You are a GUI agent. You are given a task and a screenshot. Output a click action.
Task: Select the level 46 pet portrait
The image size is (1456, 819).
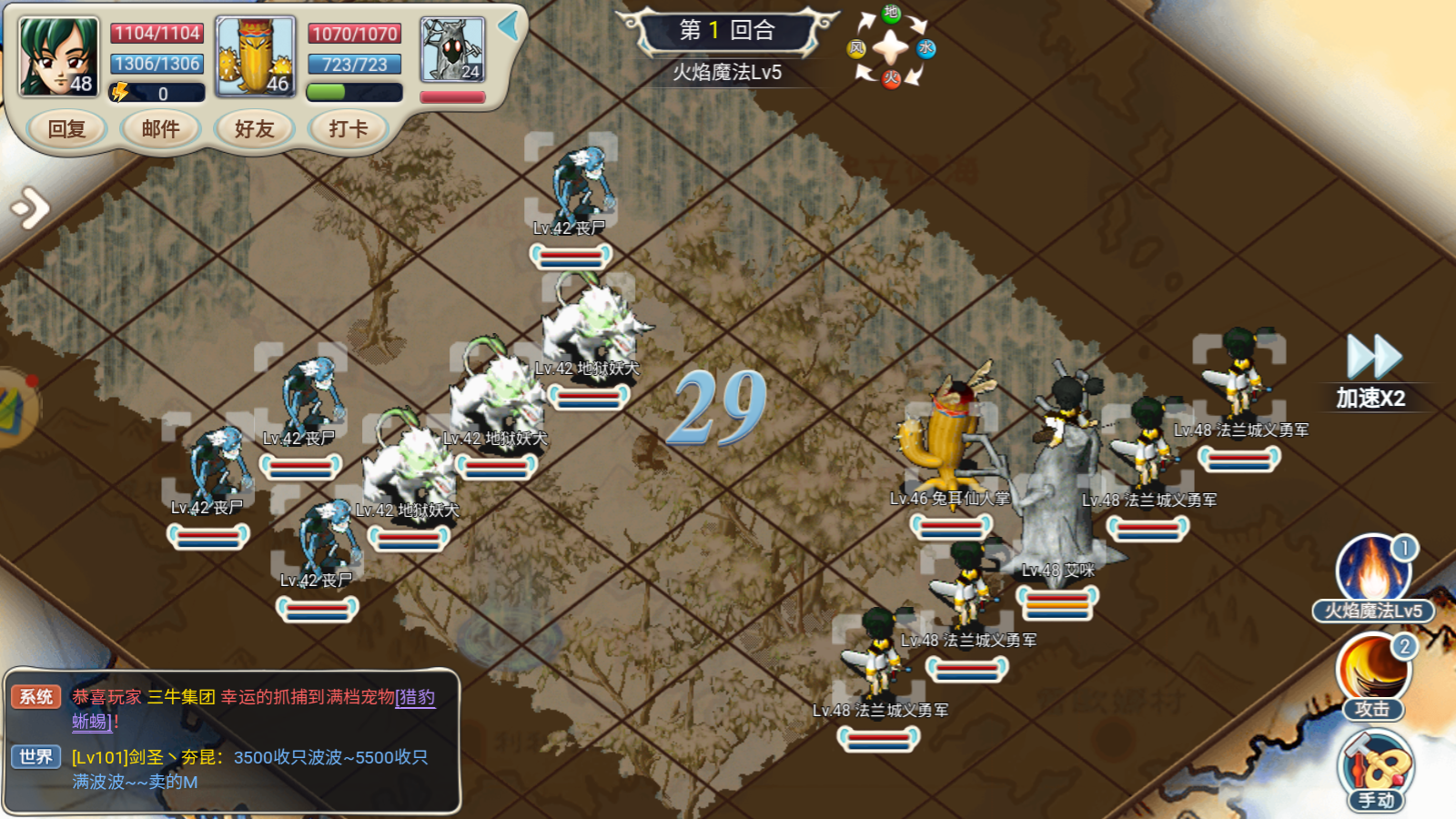(256, 56)
